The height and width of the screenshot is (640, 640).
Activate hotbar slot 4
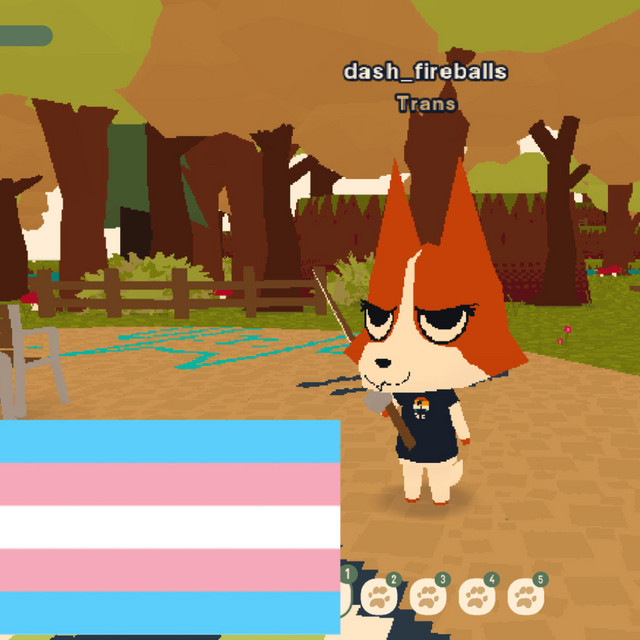pyautogui.click(x=477, y=597)
